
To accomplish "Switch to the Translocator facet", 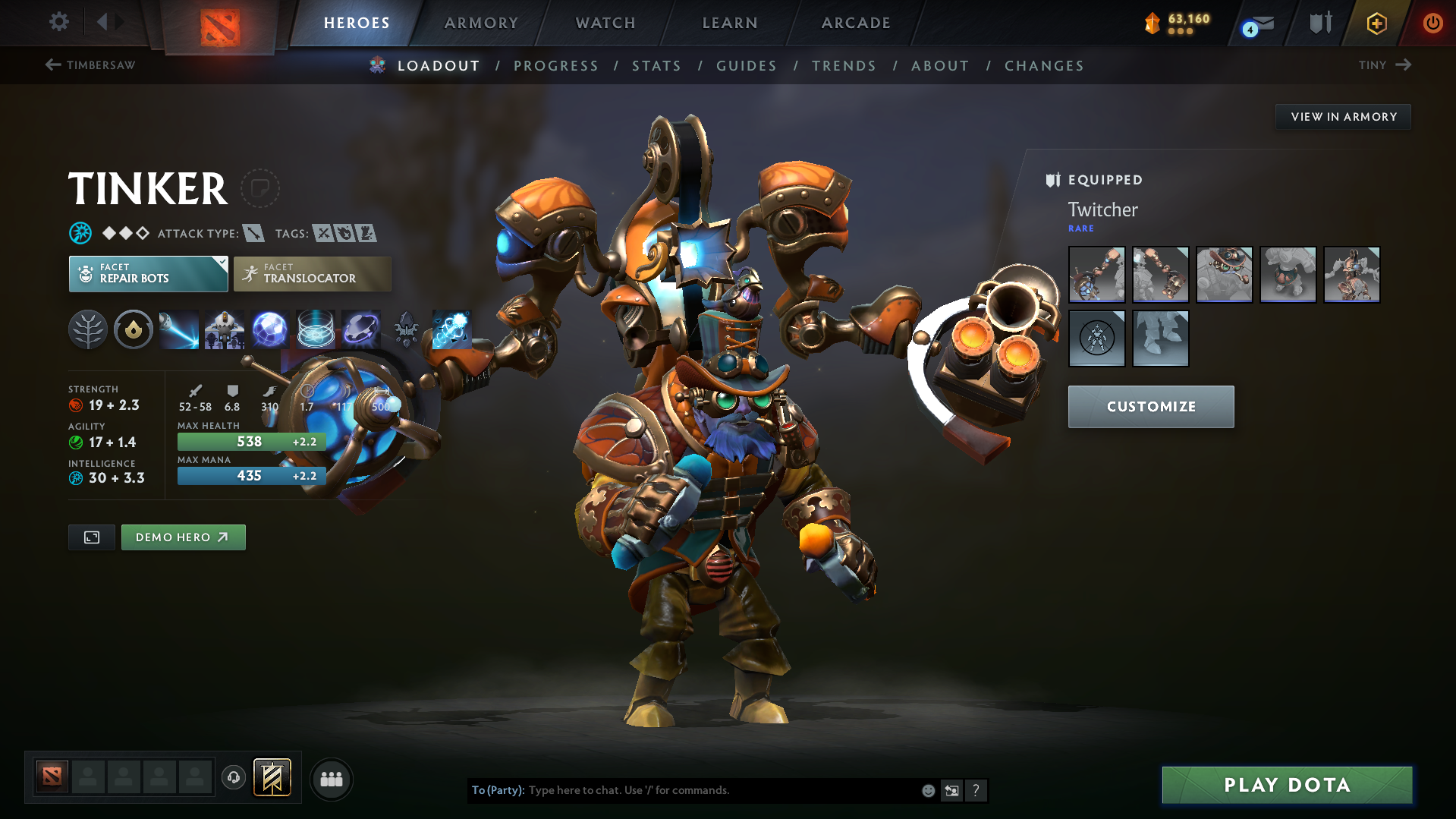I will pos(312,273).
